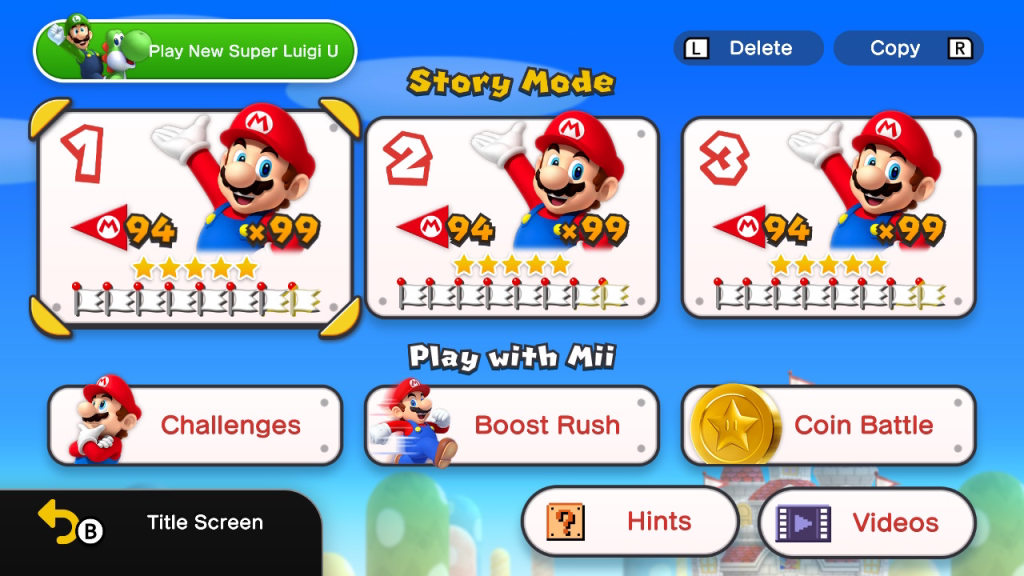The height and width of the screenshot is (576, 1024).
Task: Return to the Title Screen
Action: pyautogui.click(x=160, y=523)
